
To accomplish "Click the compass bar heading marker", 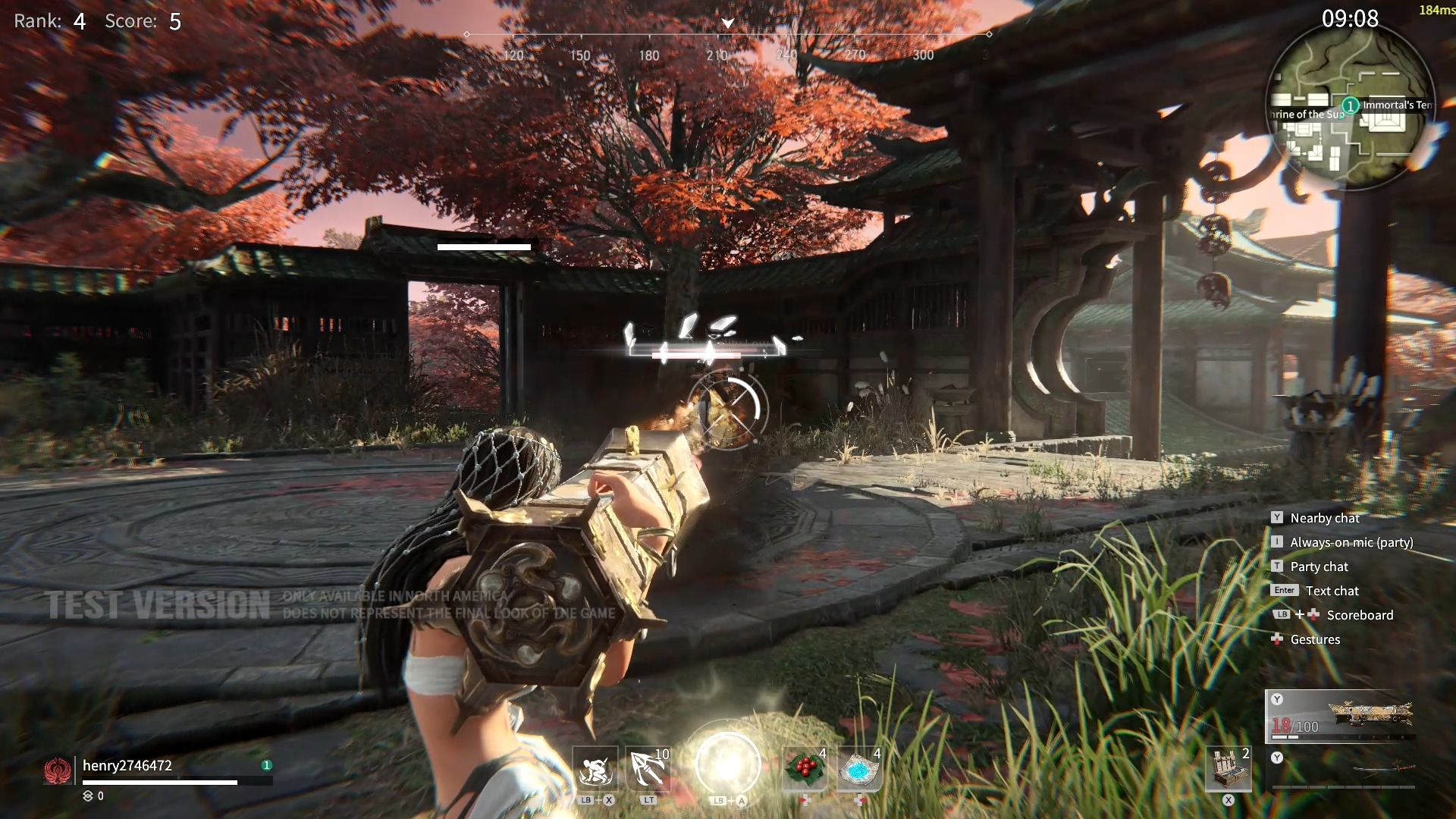I will tap(727, 24).
